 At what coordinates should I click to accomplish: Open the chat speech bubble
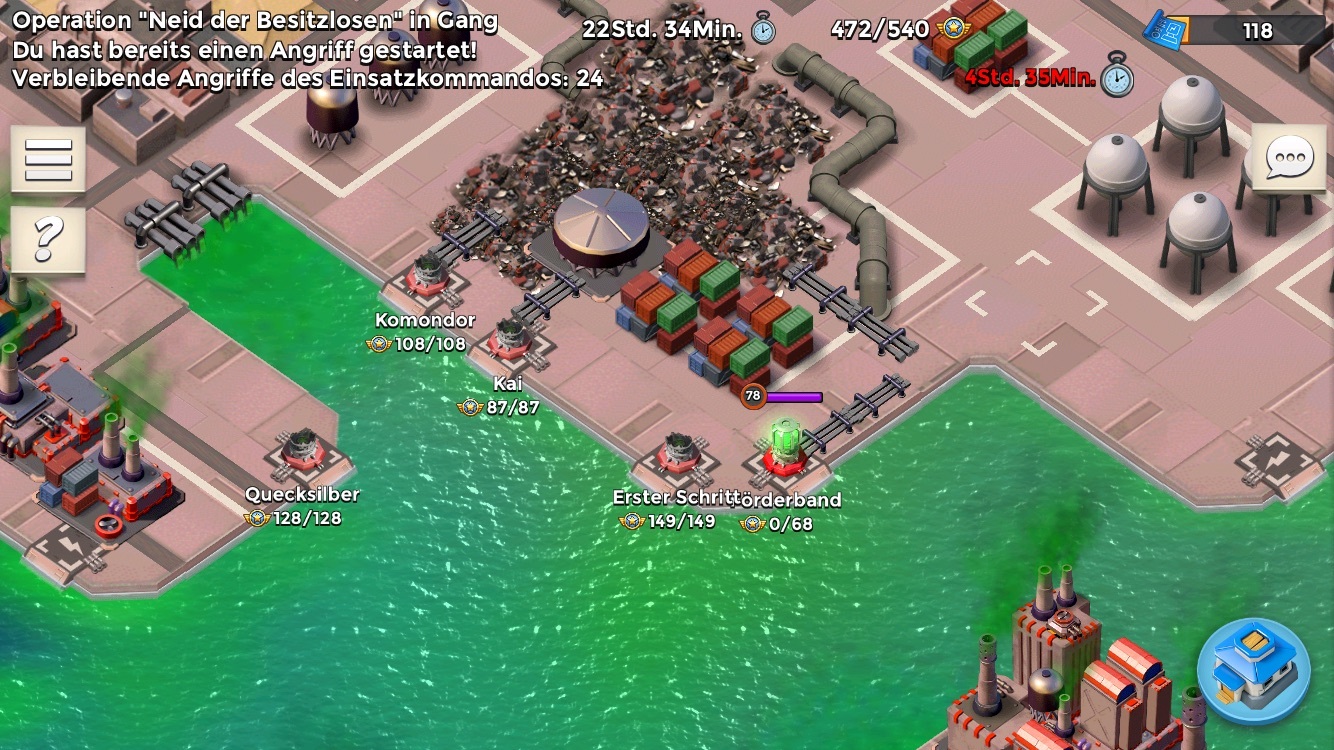pos(1288,158)
